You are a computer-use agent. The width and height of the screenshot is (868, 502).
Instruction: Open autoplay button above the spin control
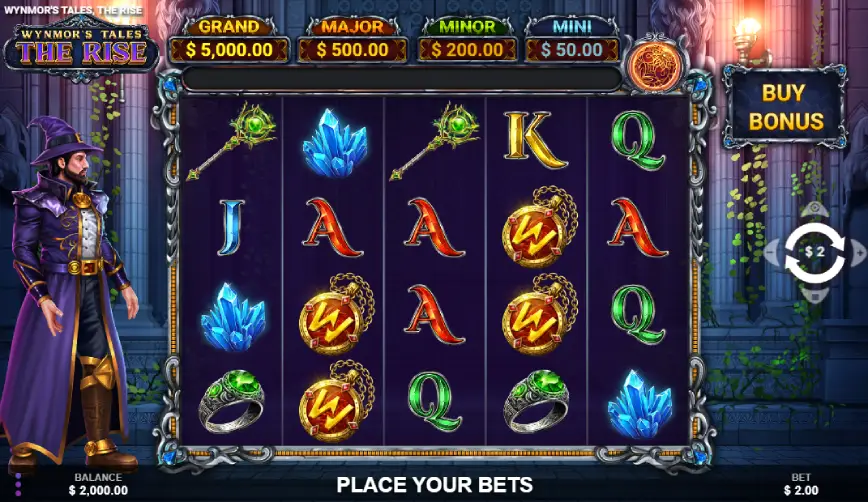coord(815,210)
